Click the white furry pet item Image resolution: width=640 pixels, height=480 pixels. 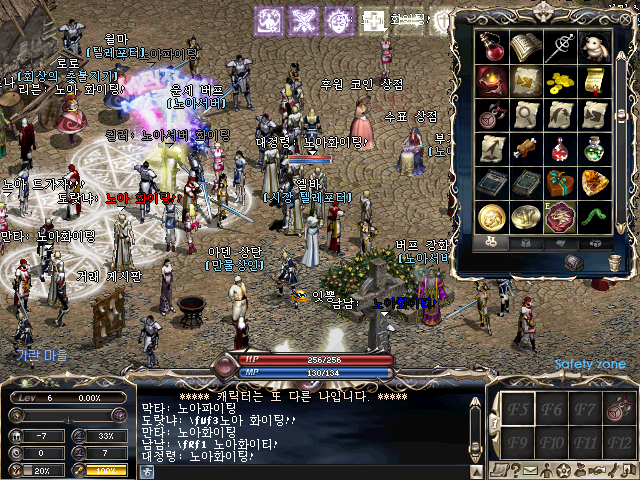(595, 46)
